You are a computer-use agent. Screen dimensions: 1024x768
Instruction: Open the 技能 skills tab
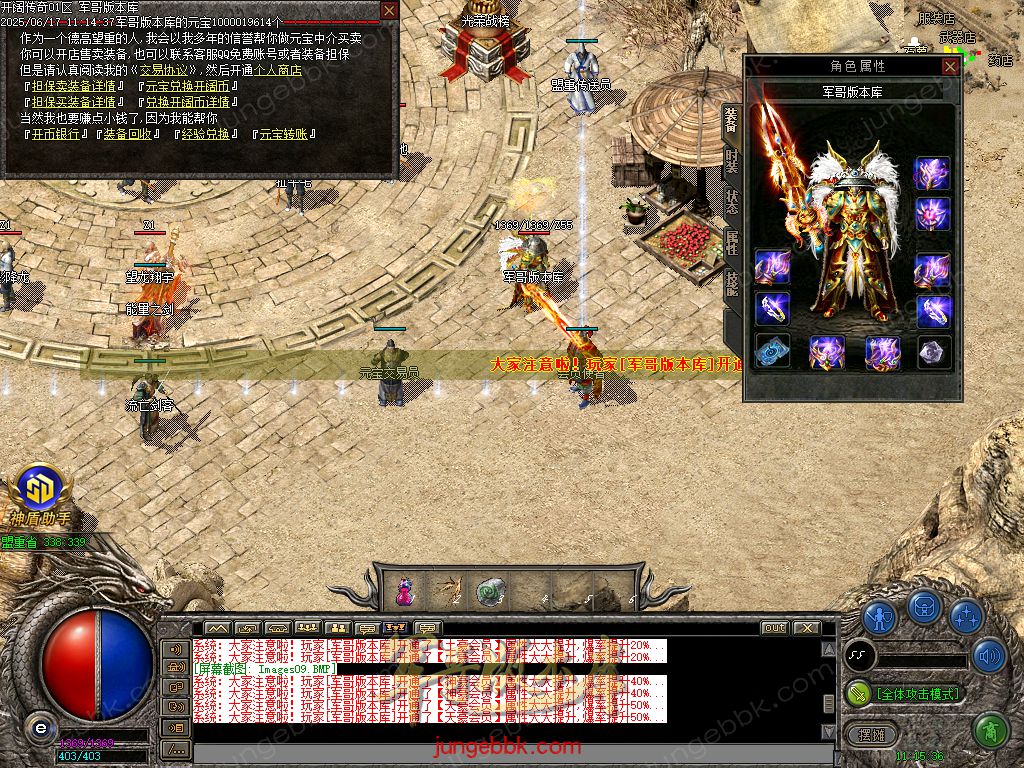point(731,282)
